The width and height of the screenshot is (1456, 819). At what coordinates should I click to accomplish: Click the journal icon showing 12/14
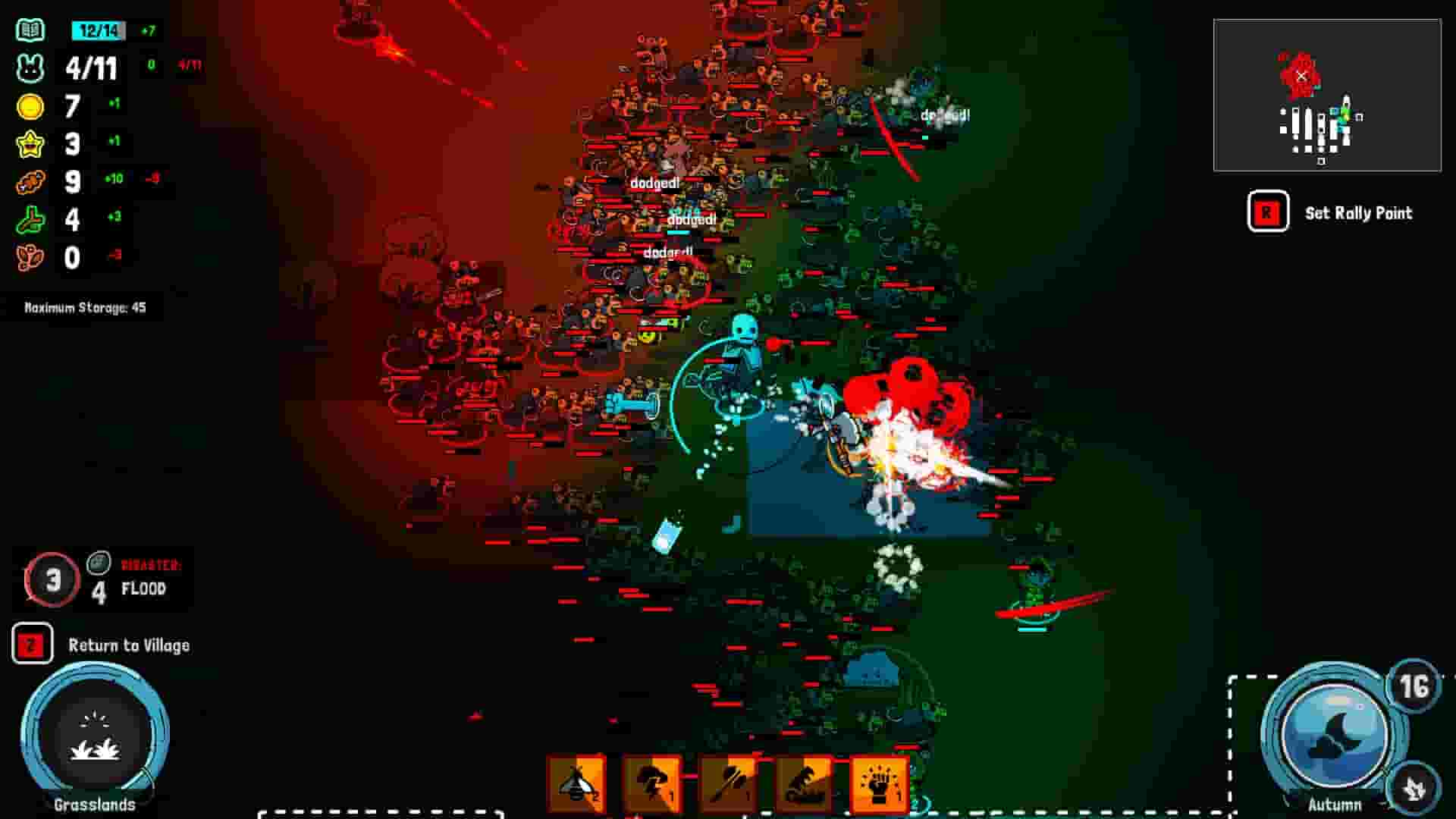coord(29,30)
